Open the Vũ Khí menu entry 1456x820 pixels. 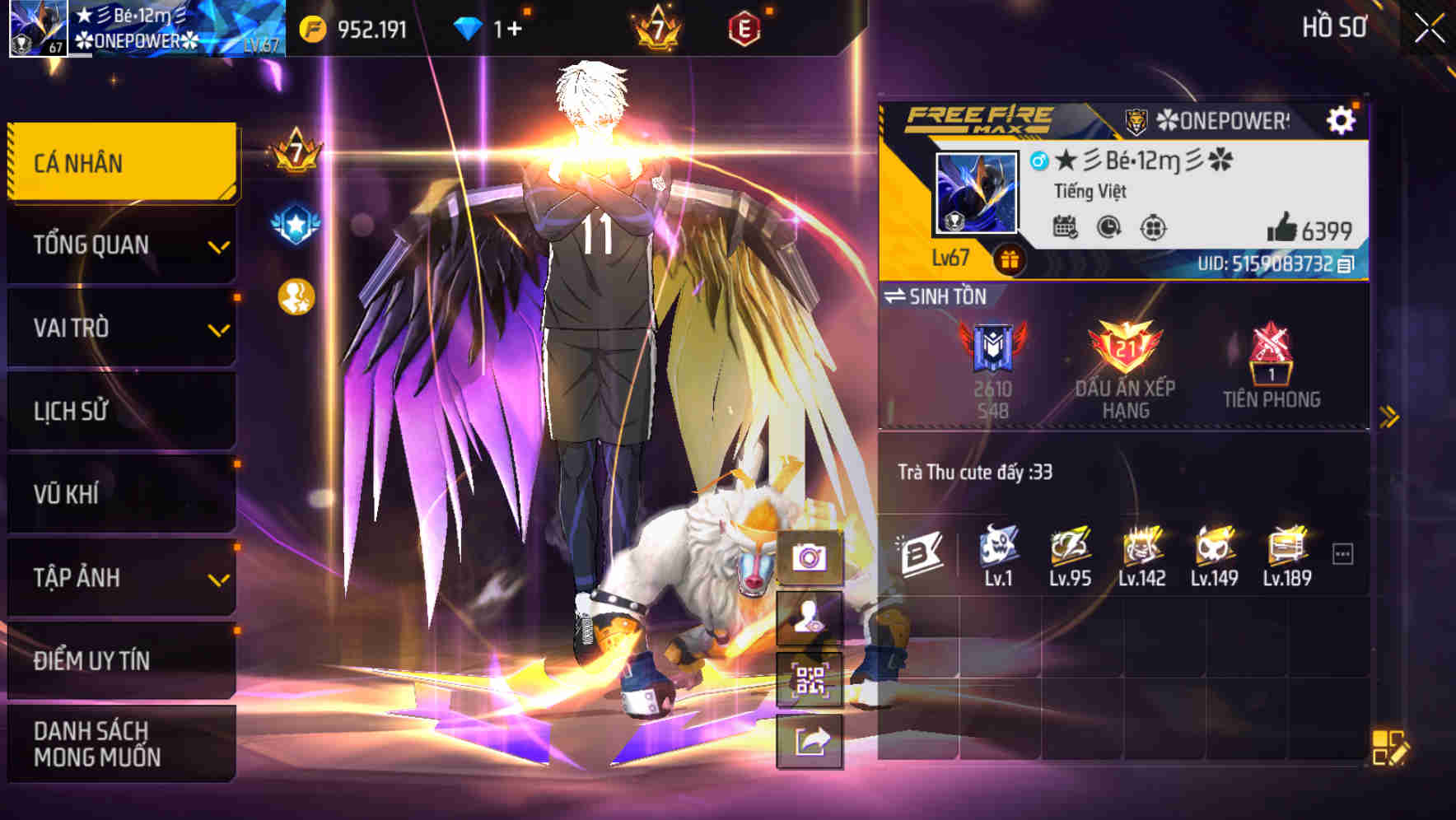[120, 494]
